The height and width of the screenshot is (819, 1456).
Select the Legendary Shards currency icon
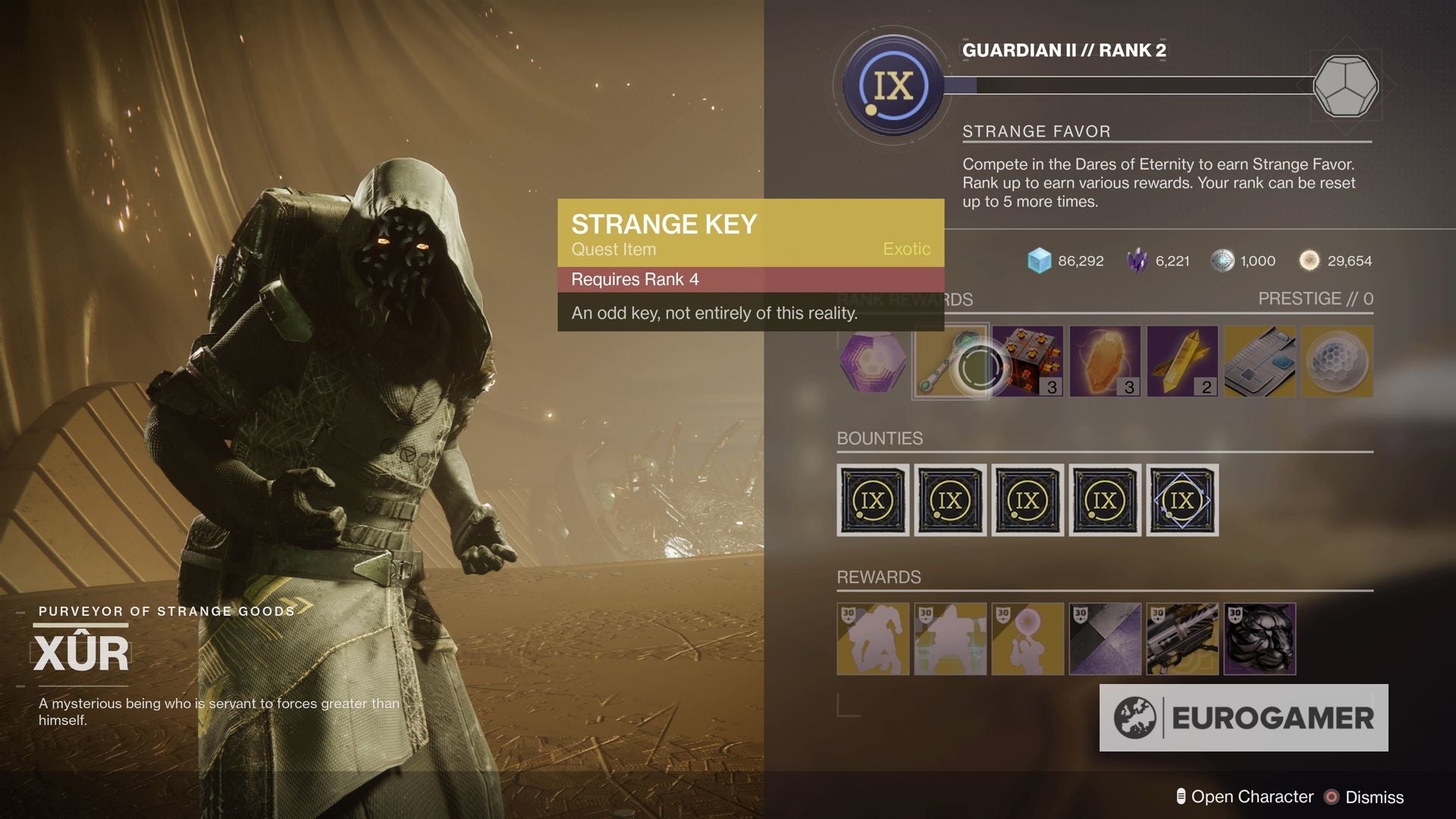(1136, 260)
